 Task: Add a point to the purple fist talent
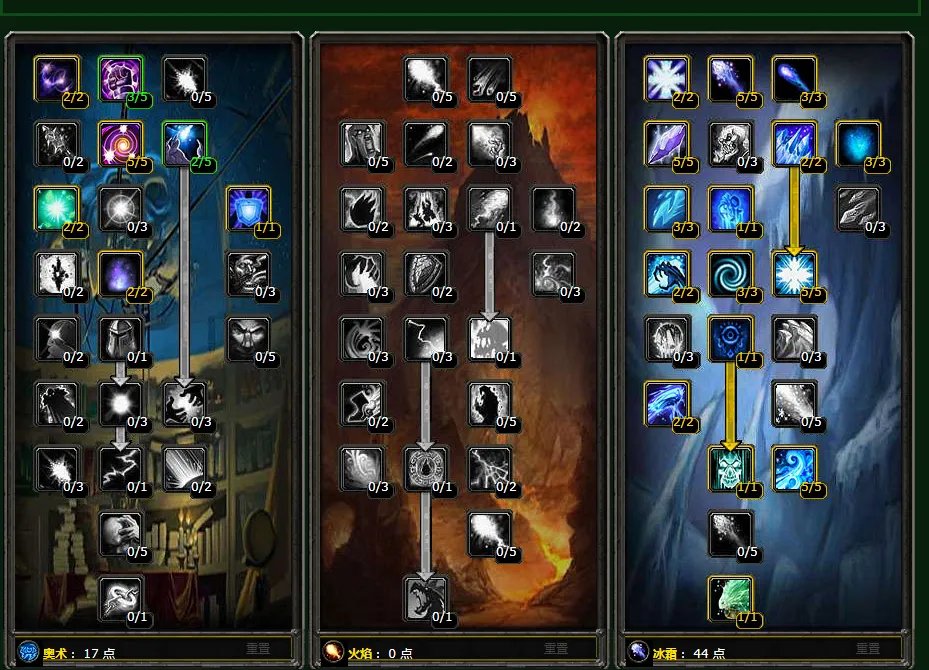pyautogui.click(x=120, y=78)
